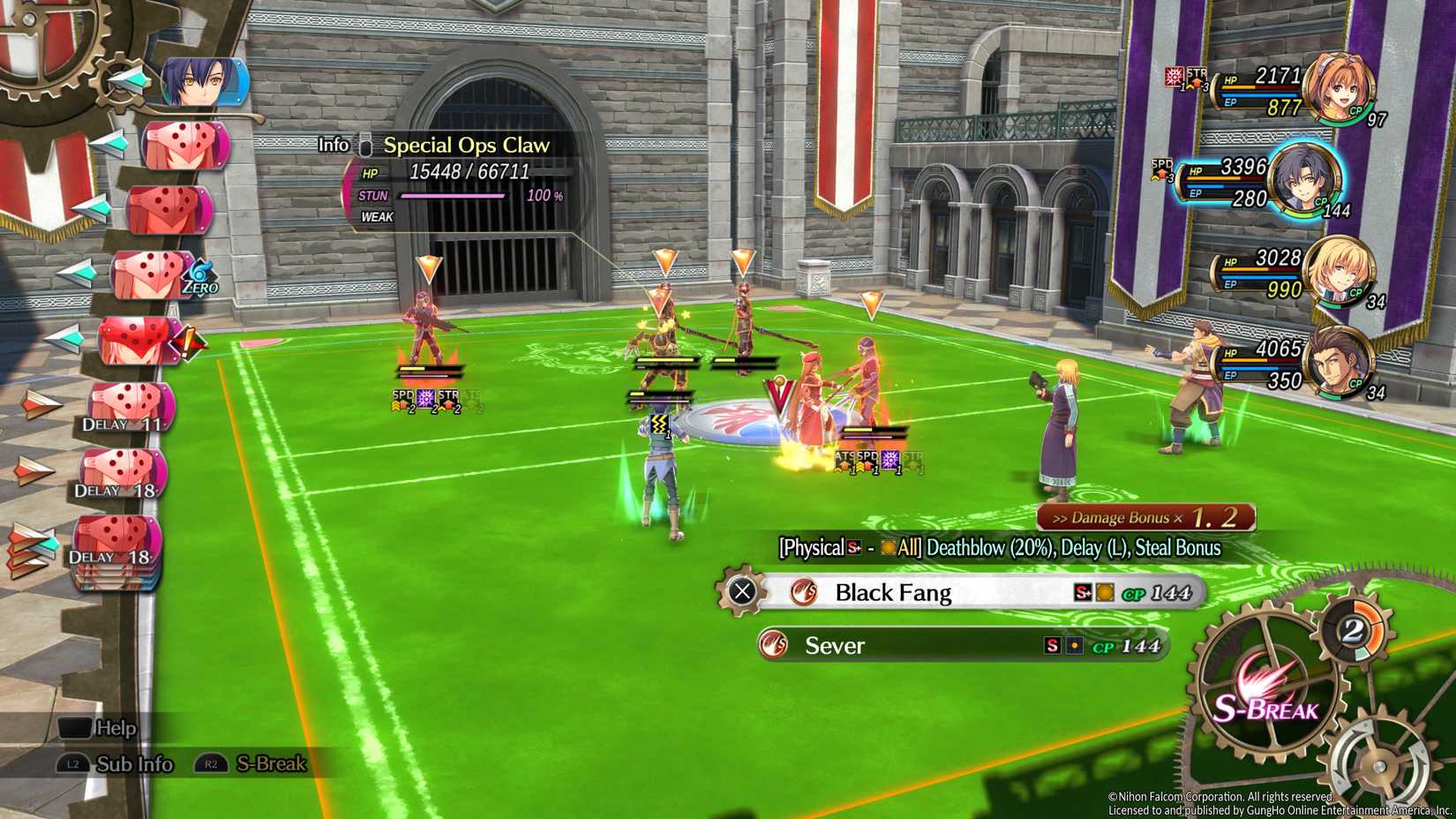This screenshot has width=1456, height=819.
Task: Select the Black Fang craft icon
Action: pyautogui.click(x=803, y=593)
